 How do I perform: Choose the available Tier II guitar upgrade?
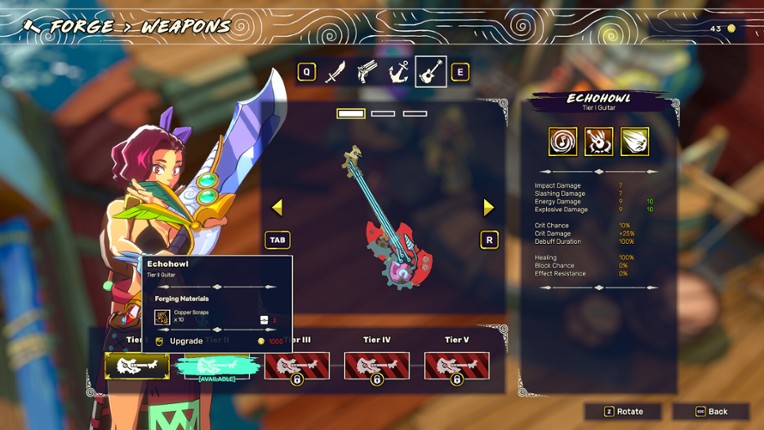(216, 366)
